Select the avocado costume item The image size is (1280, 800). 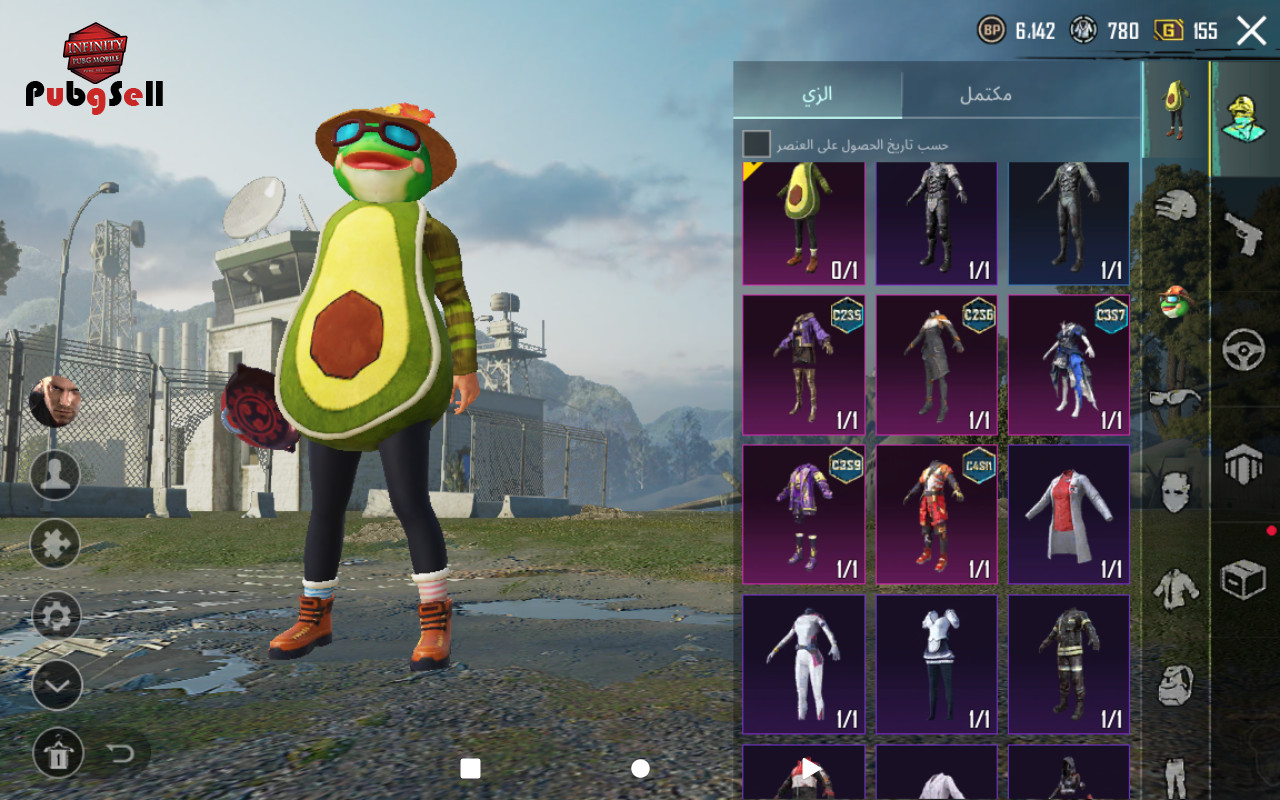tap(804, 224)
